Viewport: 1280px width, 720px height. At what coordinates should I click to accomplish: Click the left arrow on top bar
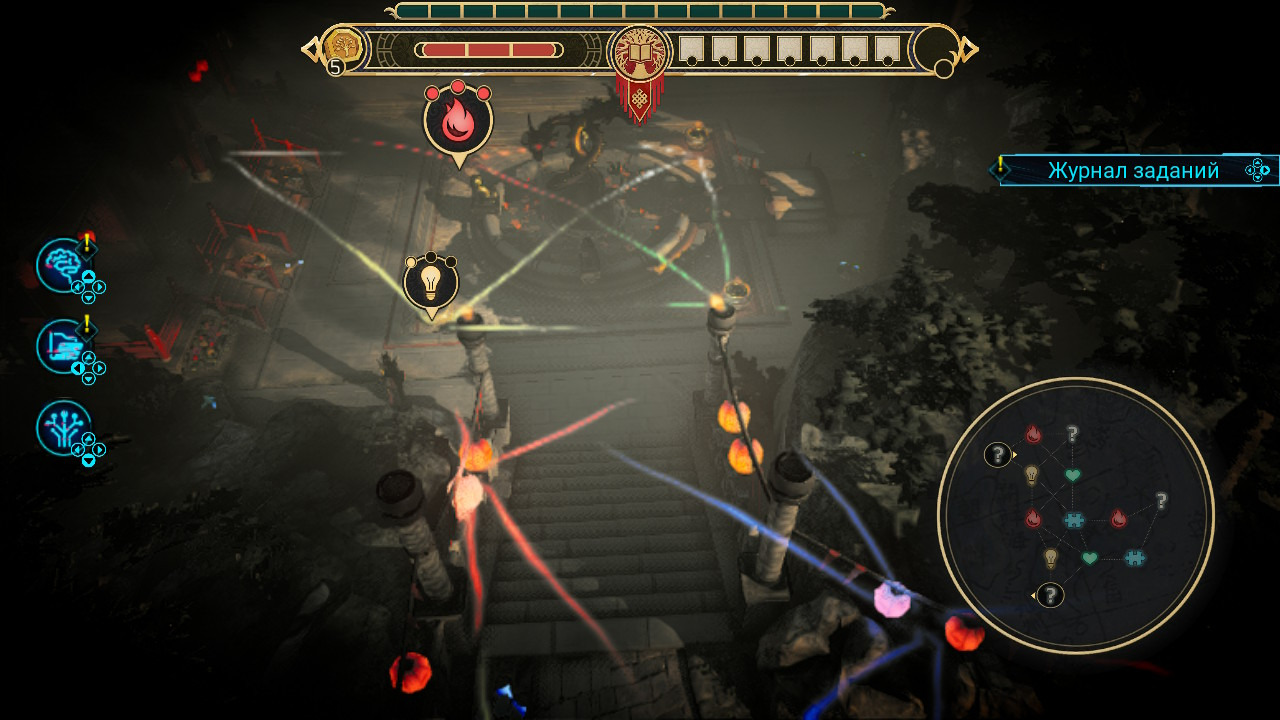[x=309, y=48]
